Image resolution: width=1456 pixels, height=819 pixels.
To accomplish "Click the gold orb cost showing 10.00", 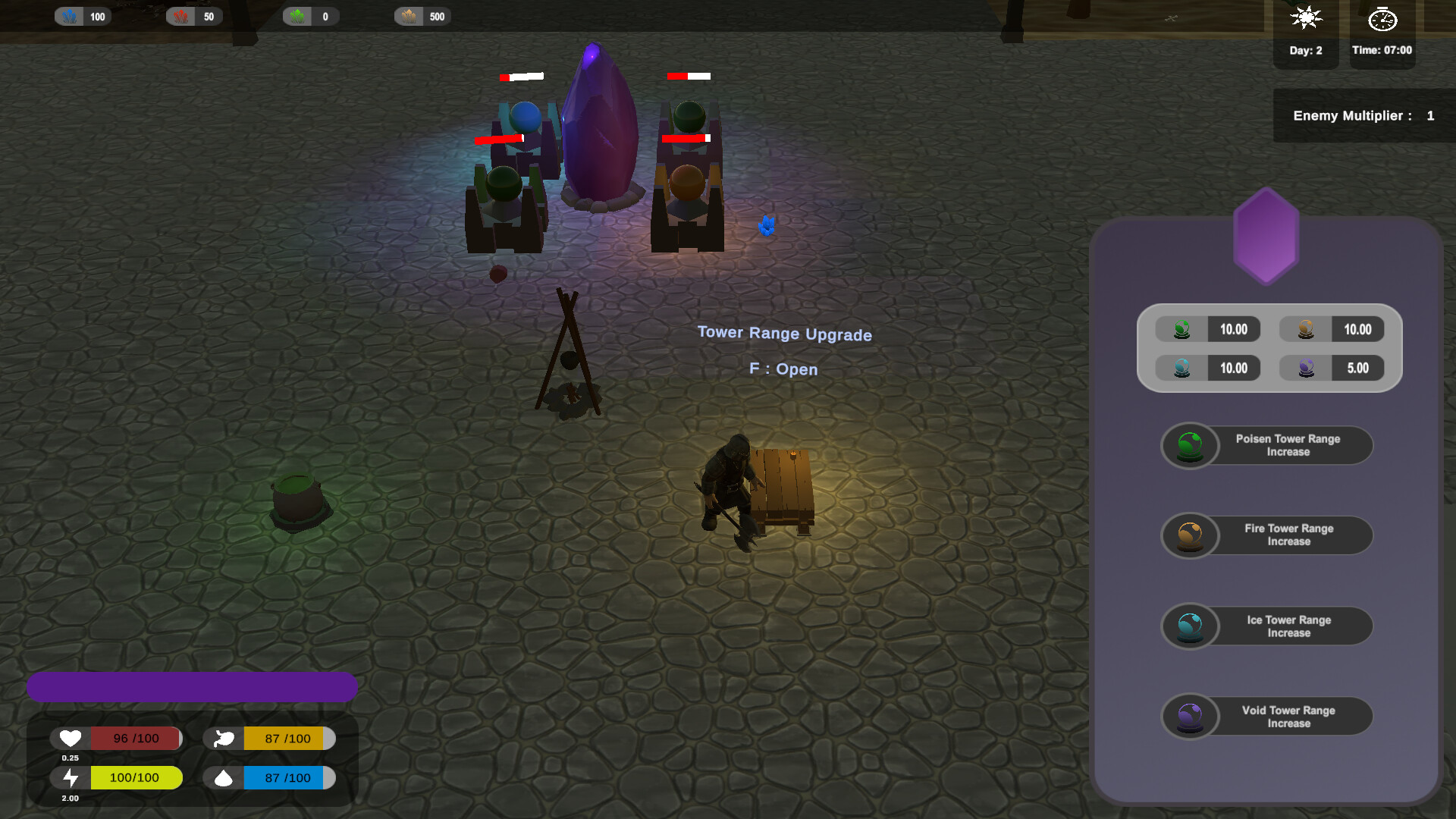I will [1332, 329].
